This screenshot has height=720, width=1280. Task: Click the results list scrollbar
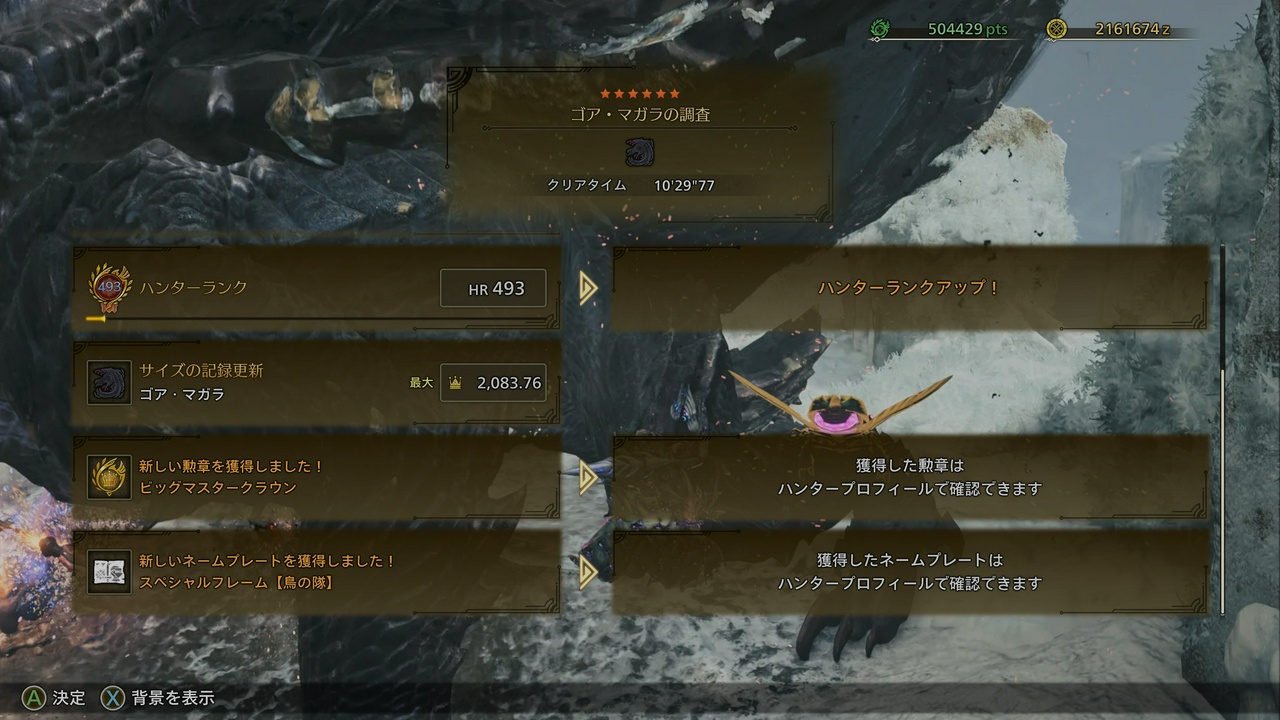1222,430
